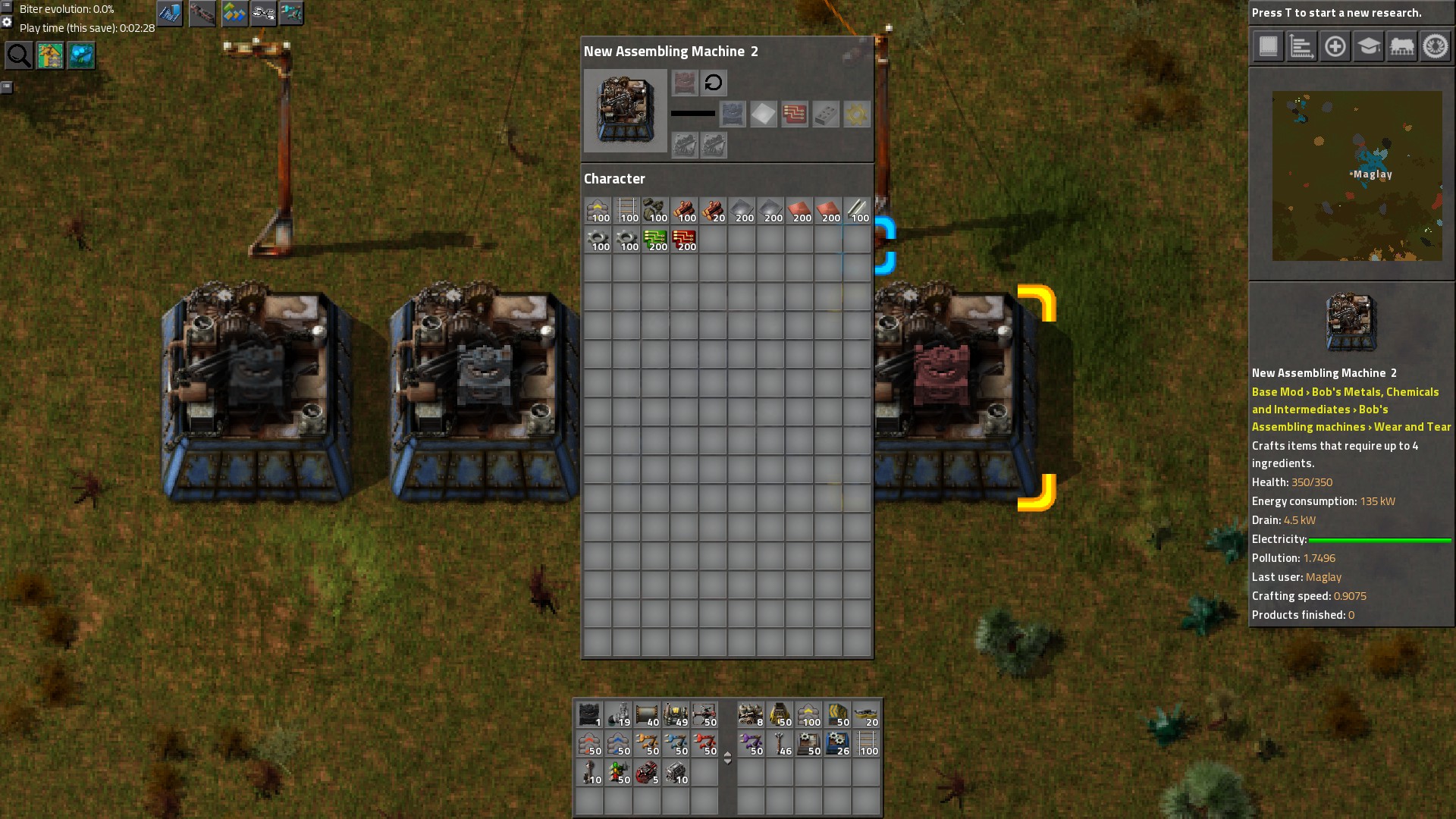This screenshot has width=1456, height=819.
Task: Click the gear settings icon
Action: pos(7,22)
